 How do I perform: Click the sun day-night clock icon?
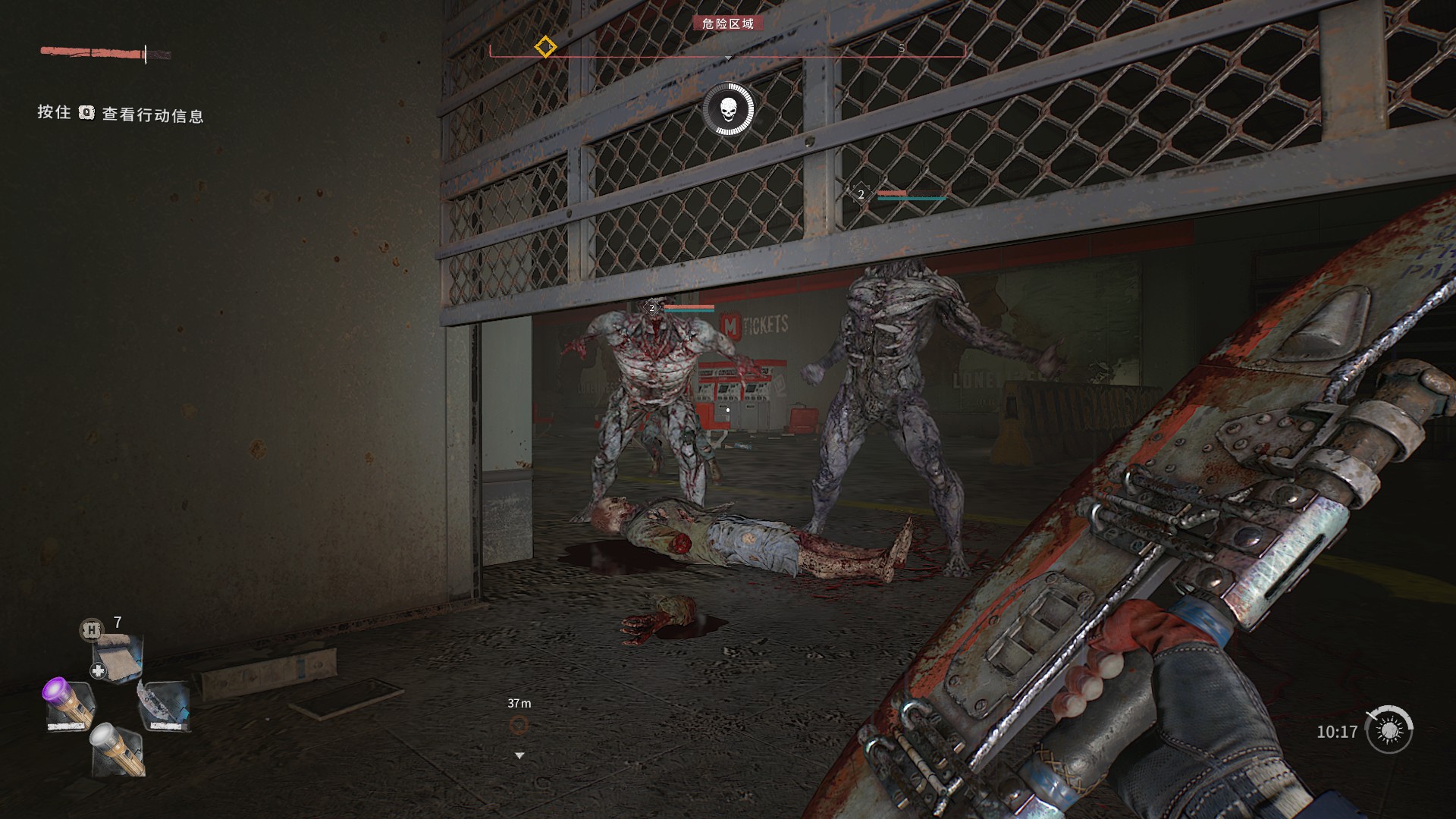pyautogui.click(x=1389, y=730)
